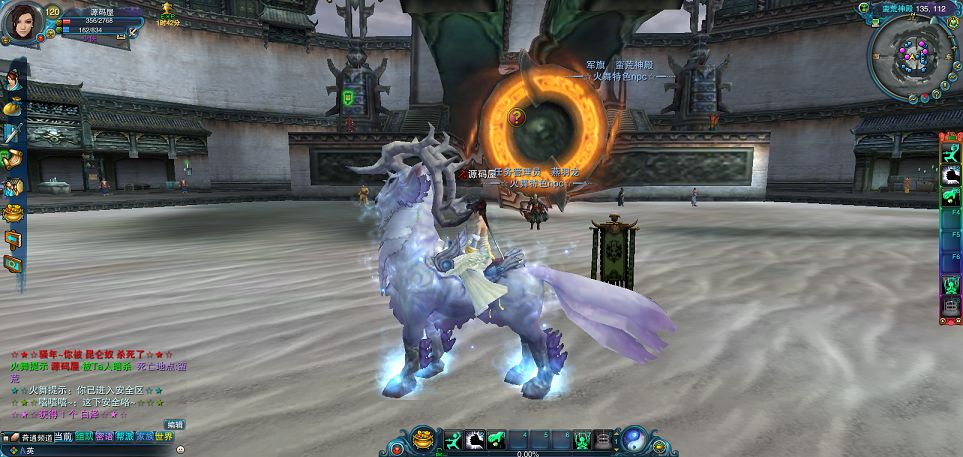Click the green quest marker above the gate
Screen dimensions: 963x457
348,97
